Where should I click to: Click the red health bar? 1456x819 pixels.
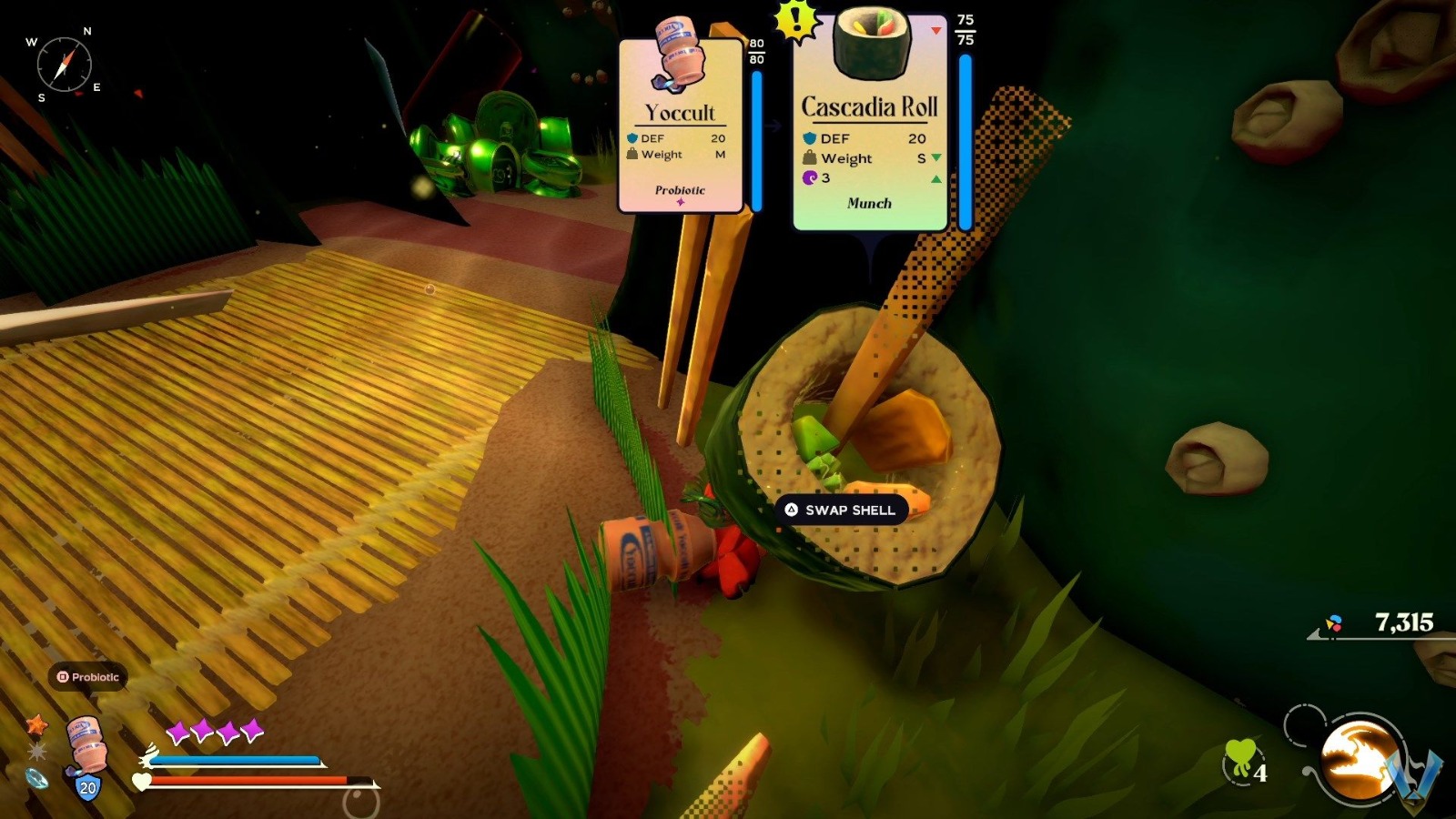(250, 779)
